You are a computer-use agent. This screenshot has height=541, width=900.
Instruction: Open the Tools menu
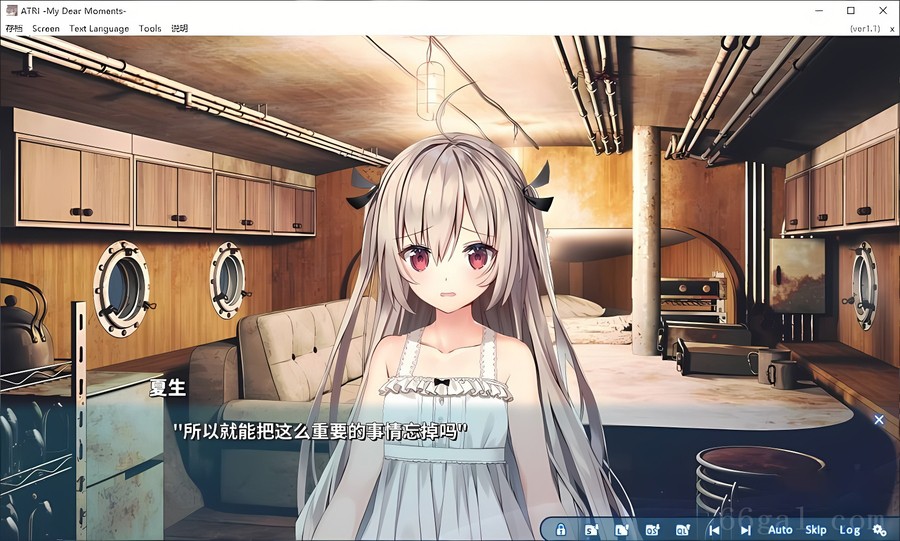click(150, 29)
